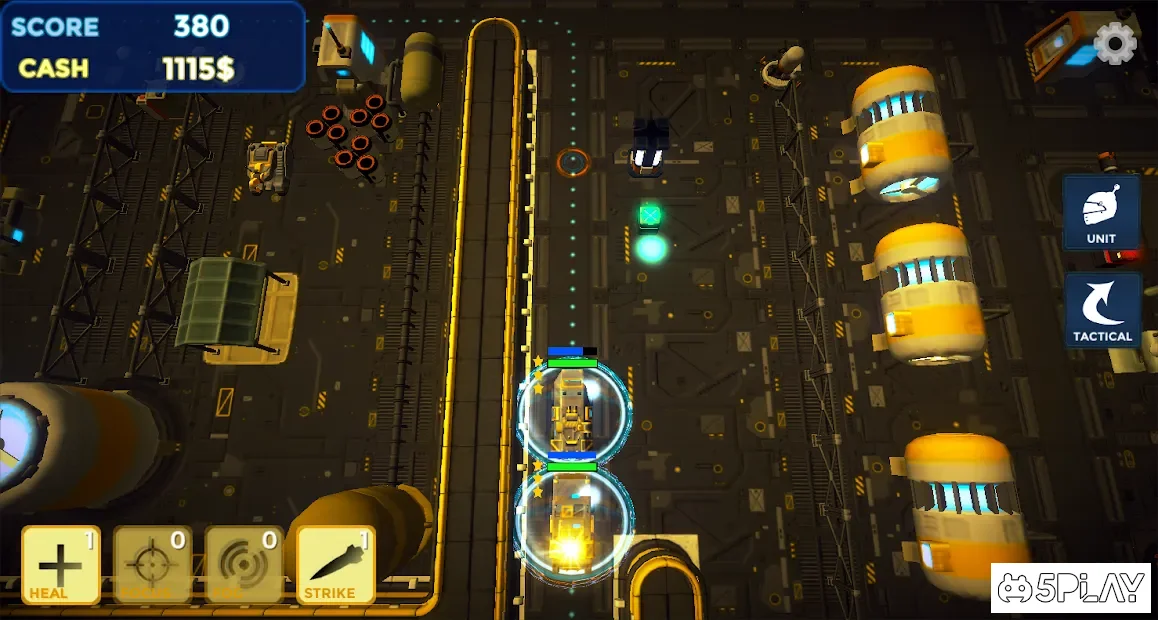Trigger the Fog radar-wave ability
The image size is (1158, 620).
pyautogui.click(x=244, y=565)
